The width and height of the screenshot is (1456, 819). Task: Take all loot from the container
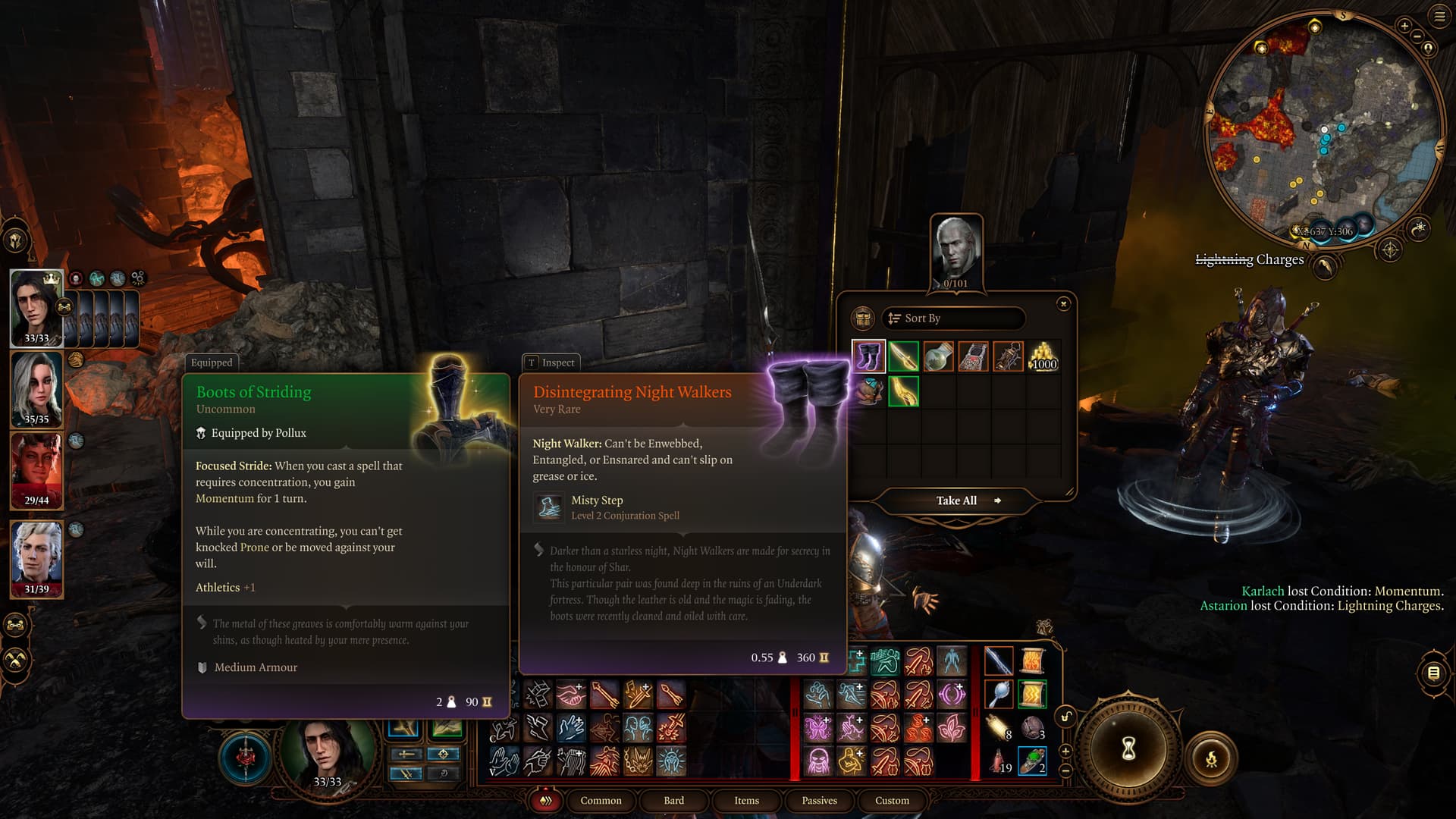click(957, 500)
